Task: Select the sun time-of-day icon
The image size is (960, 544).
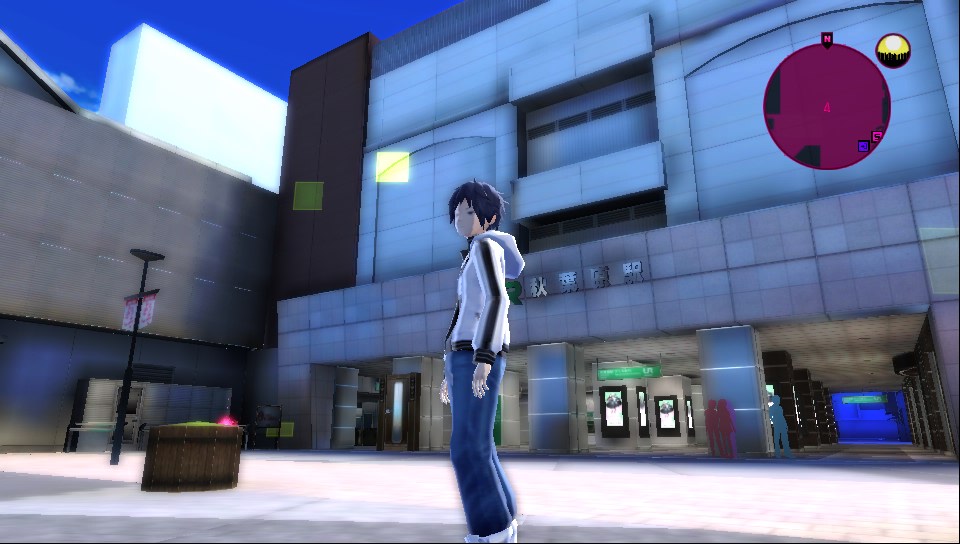Action: (892, 50)
